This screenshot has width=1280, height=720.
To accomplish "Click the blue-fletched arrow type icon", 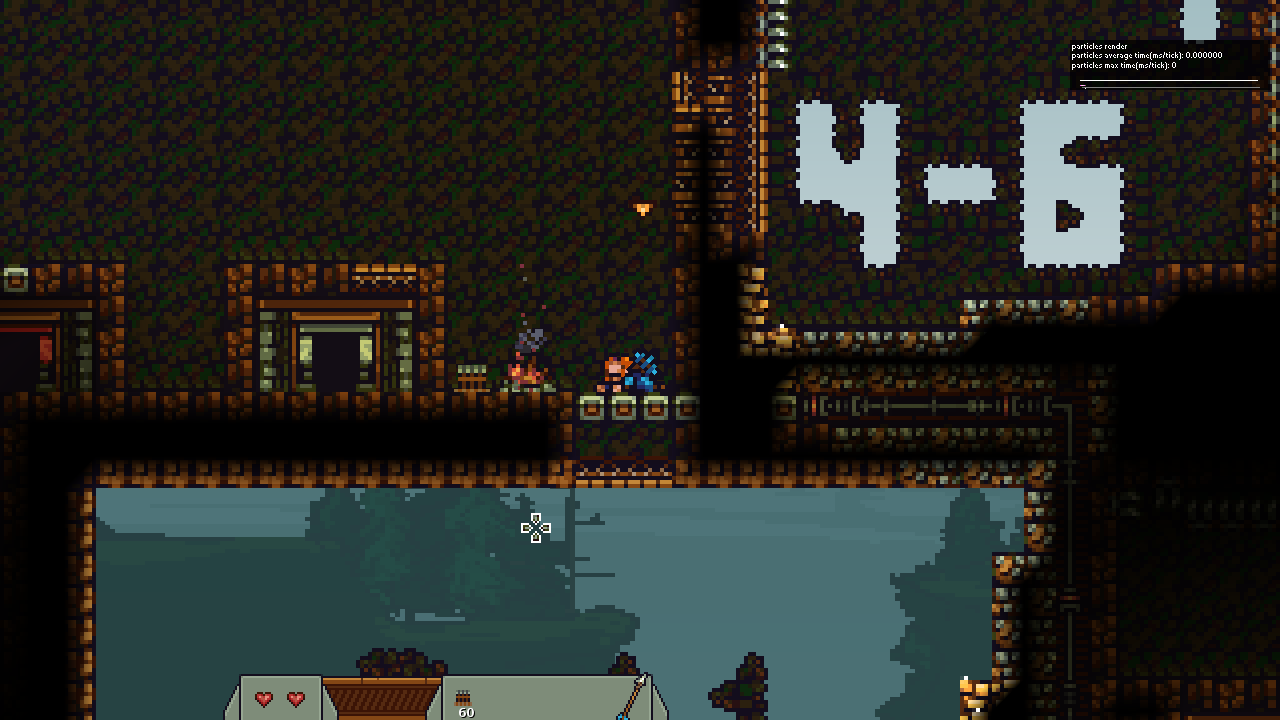I will click(632, 698).
